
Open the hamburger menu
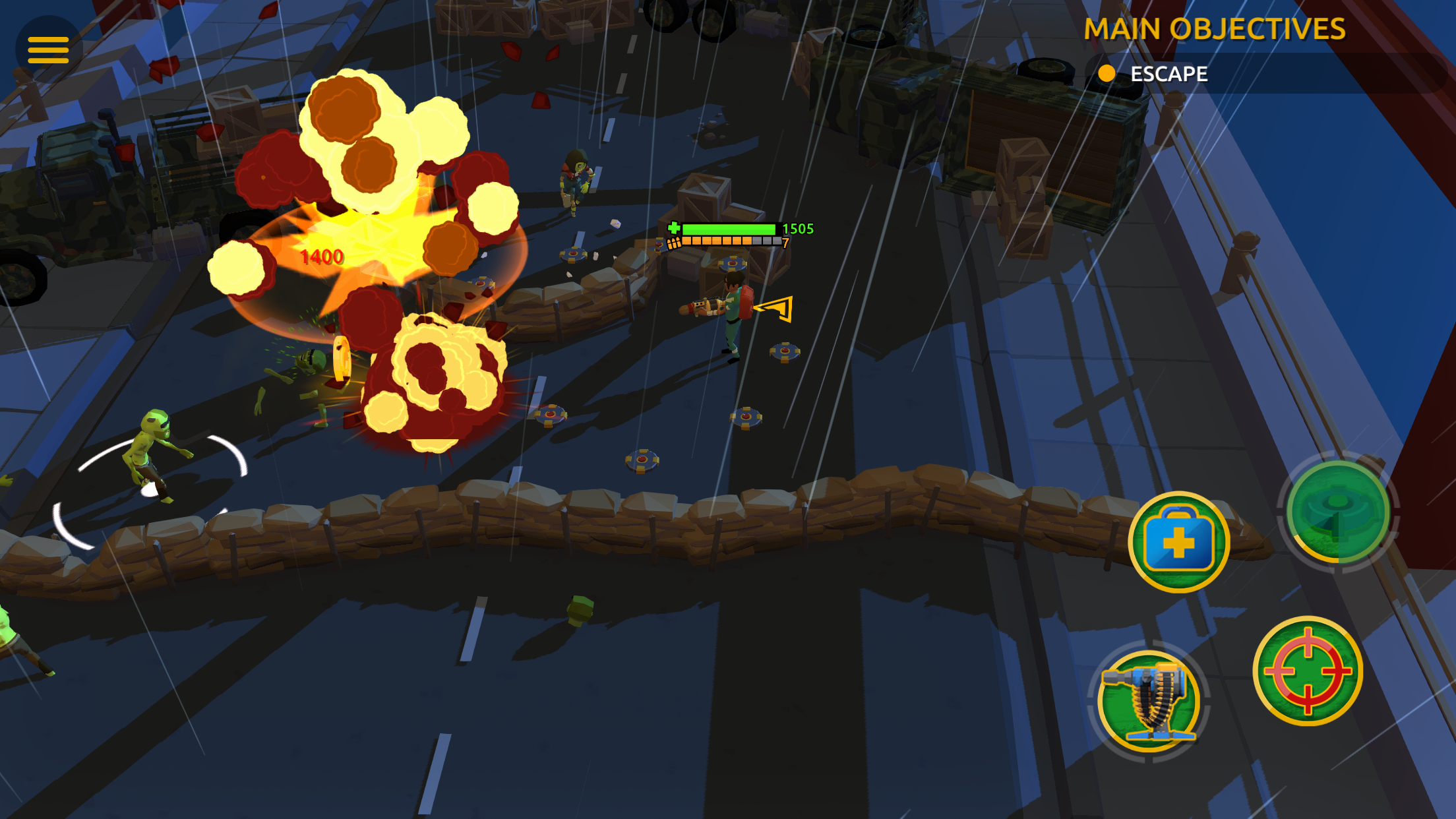click(x=47, y=49)
